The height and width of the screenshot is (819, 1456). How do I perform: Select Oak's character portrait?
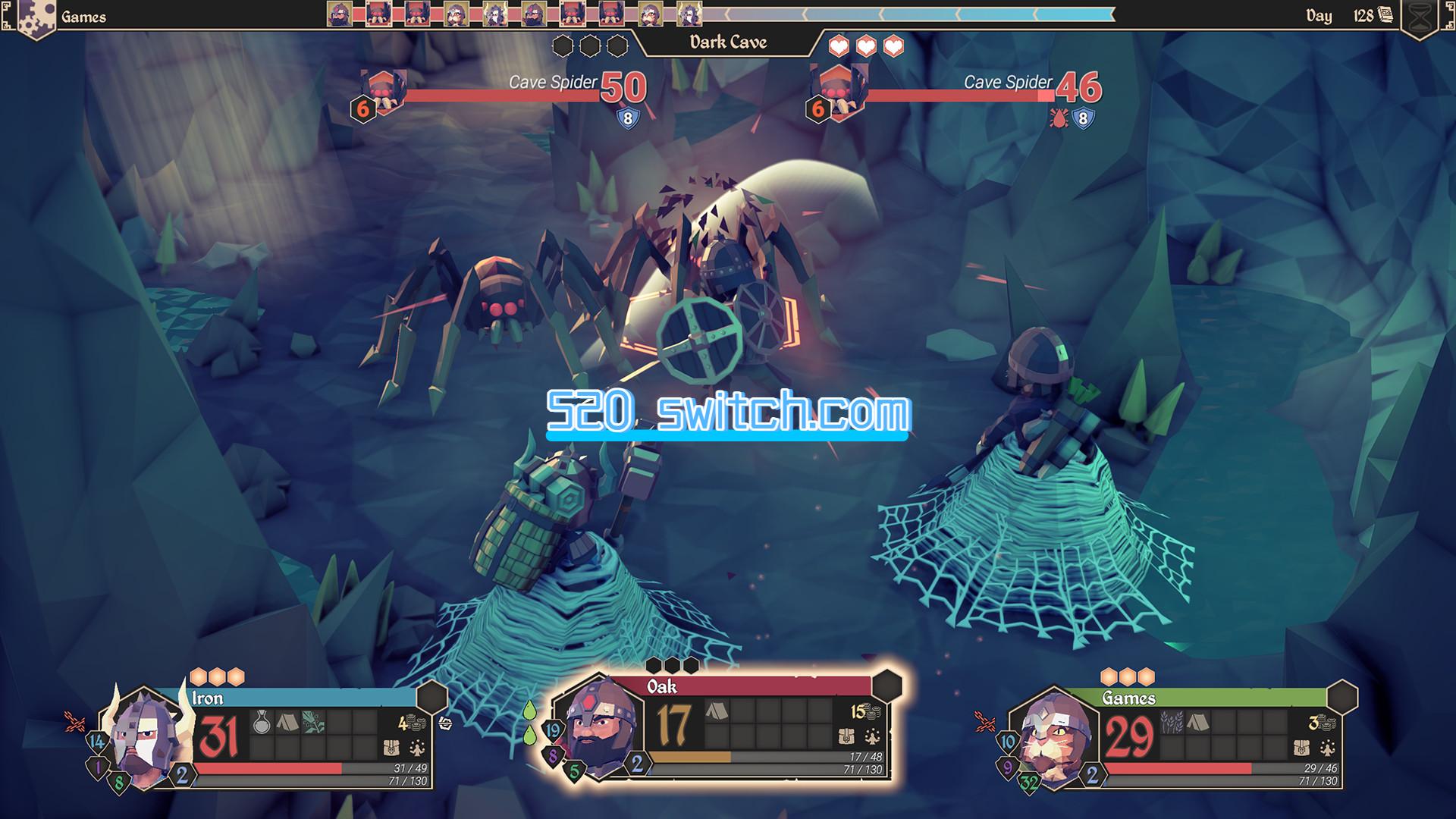[599, 728]
